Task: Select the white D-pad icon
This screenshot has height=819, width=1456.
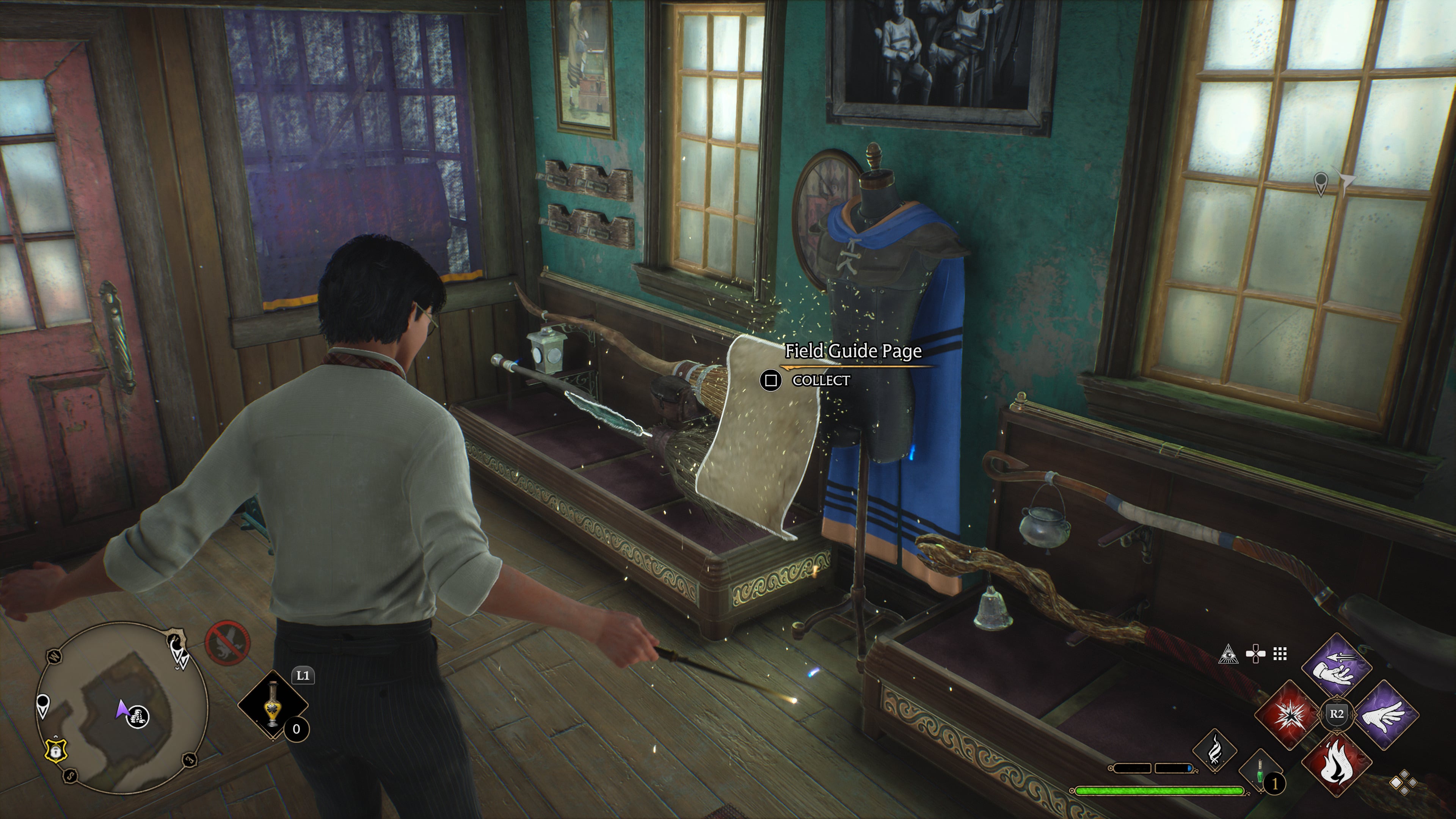Action: [x=1255, y=654]
